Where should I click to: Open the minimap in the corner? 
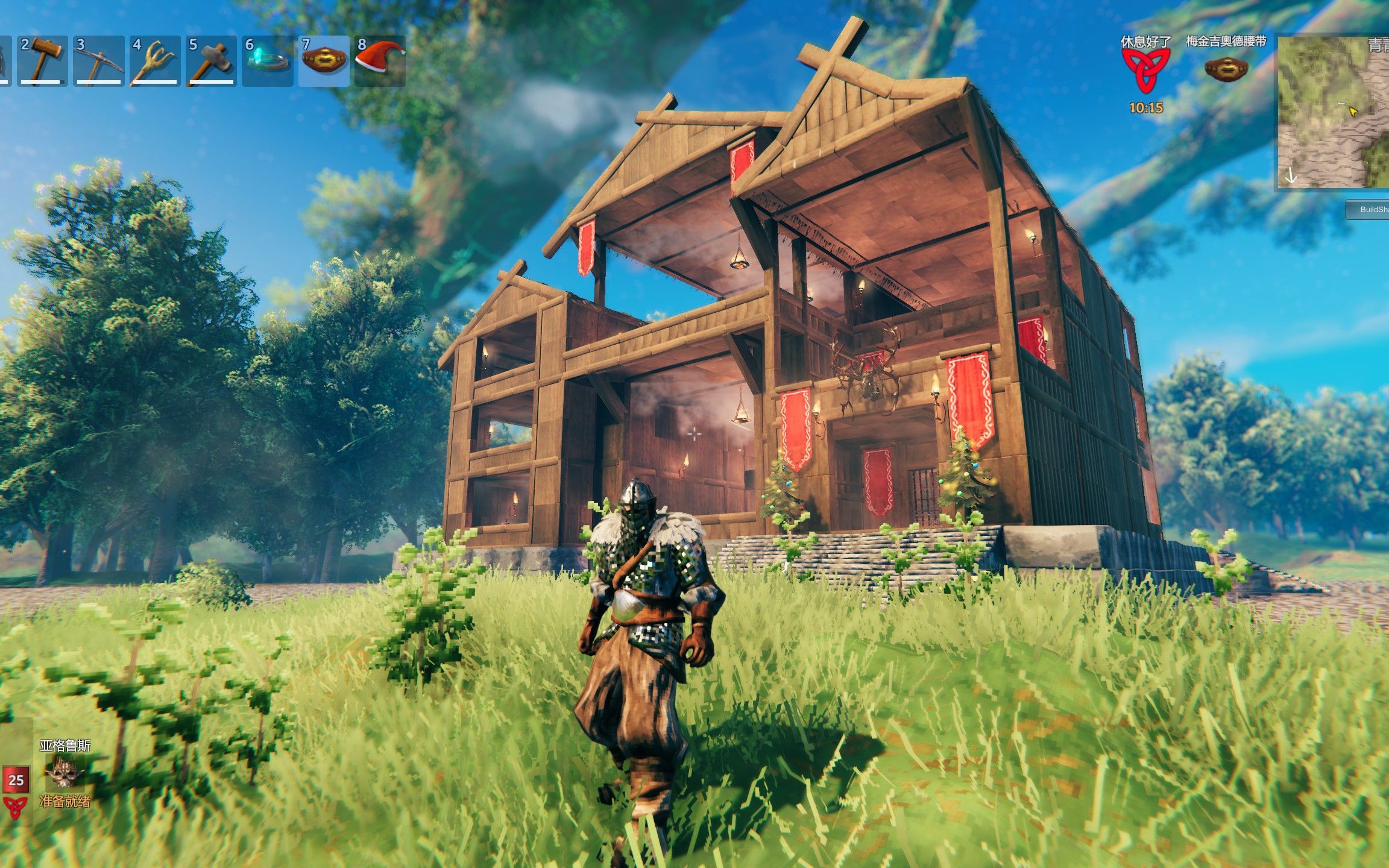(x=1334, y=112)
